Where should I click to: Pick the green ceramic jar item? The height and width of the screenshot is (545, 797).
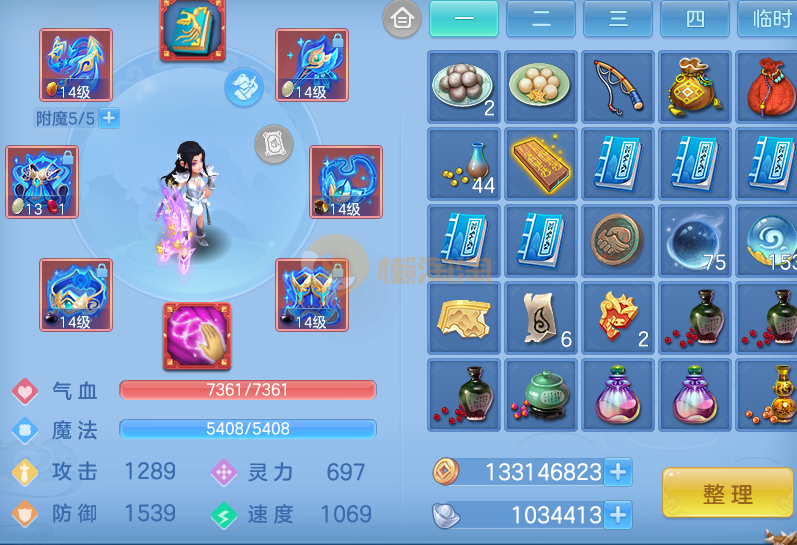[541, 394]
